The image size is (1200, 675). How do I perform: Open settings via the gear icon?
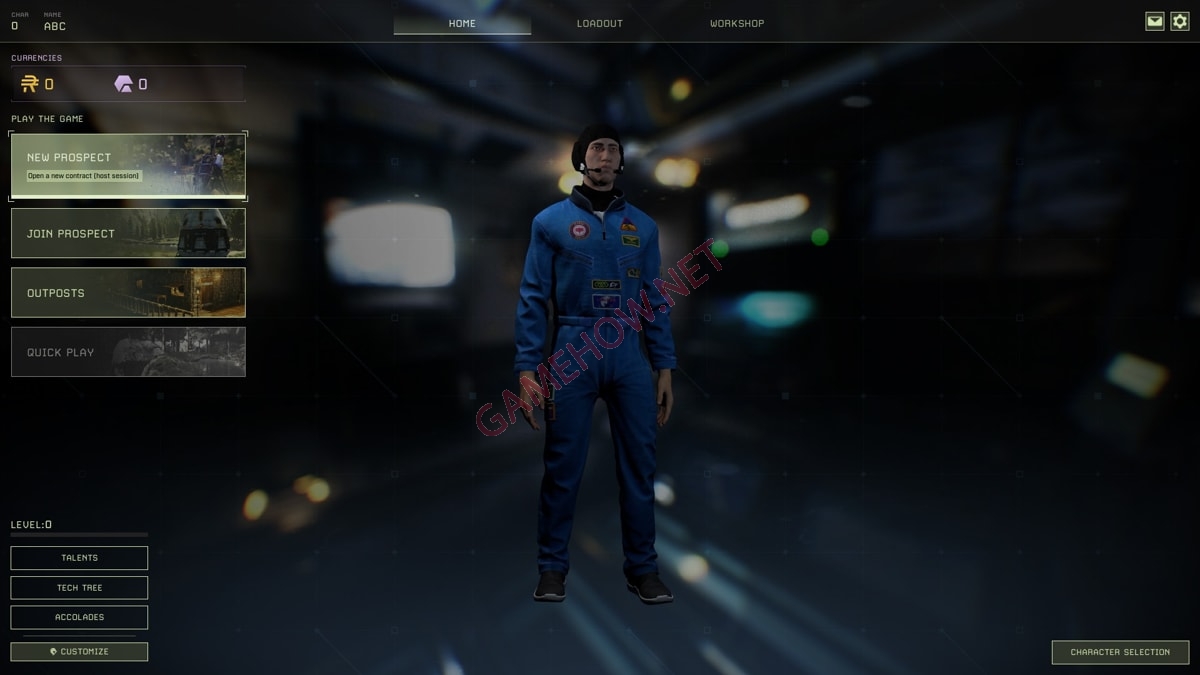coord(1180,21)
